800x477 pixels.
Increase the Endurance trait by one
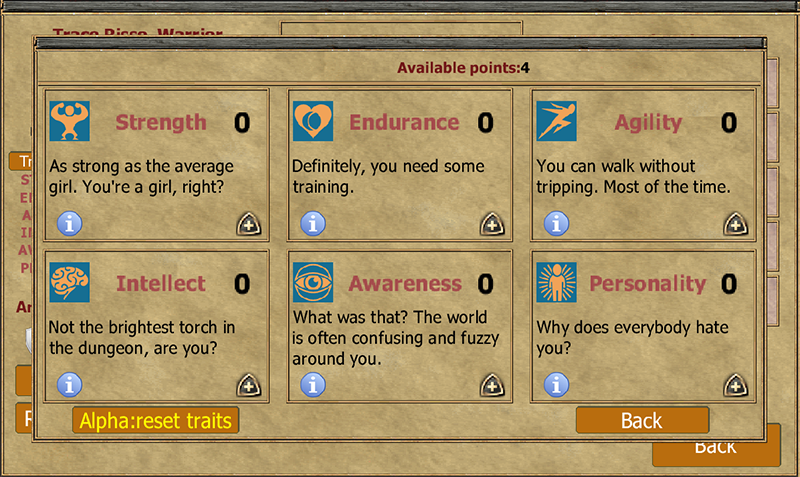click(x=492, y=224)
